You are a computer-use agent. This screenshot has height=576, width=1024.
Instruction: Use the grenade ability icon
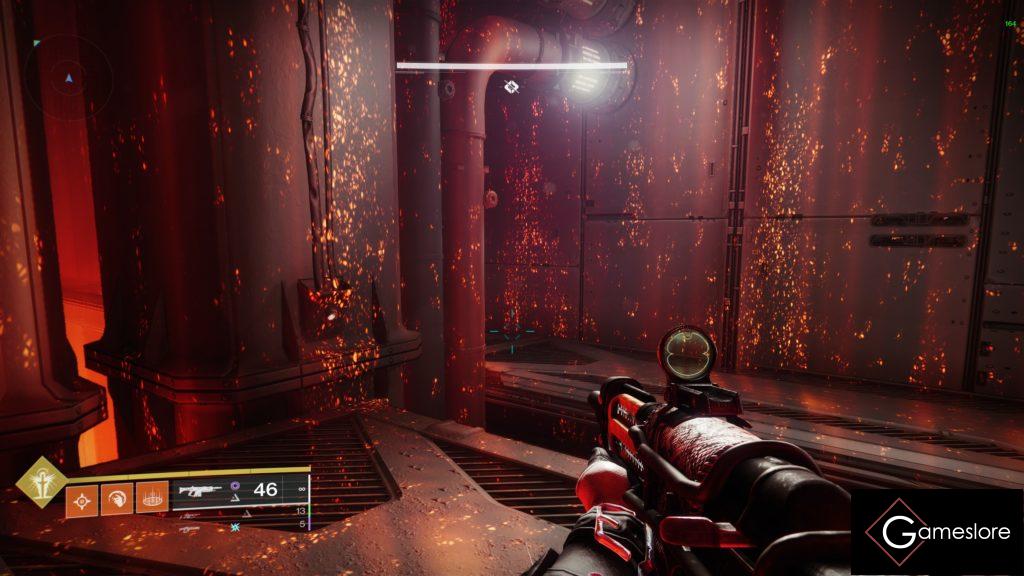(x=82, y=497)
